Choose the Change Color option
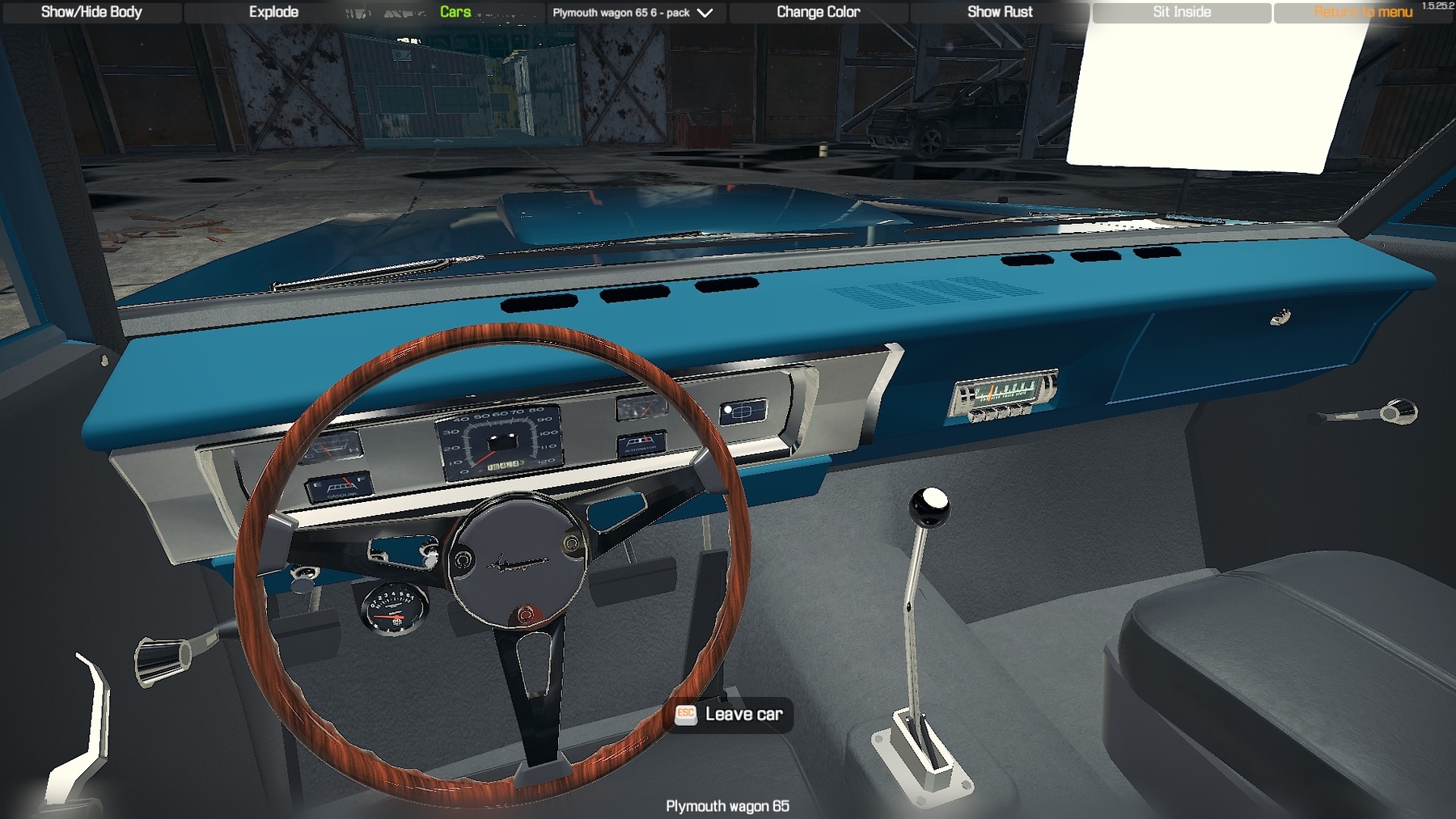The image size is (1456, 819). coord(818,12)
